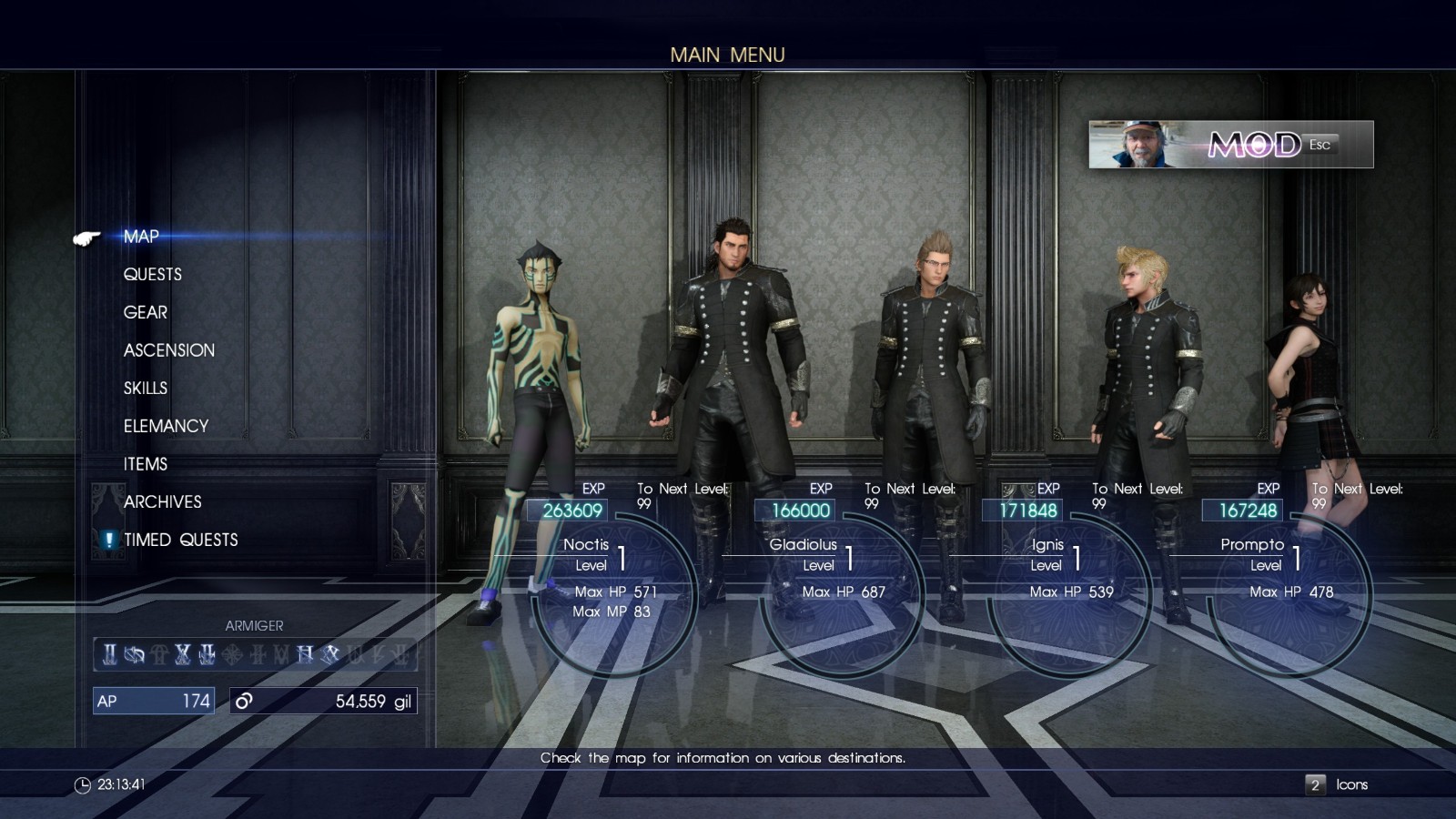Select Items from the main menu
The width and height of the screenshot is (1456, 819).
146,464
